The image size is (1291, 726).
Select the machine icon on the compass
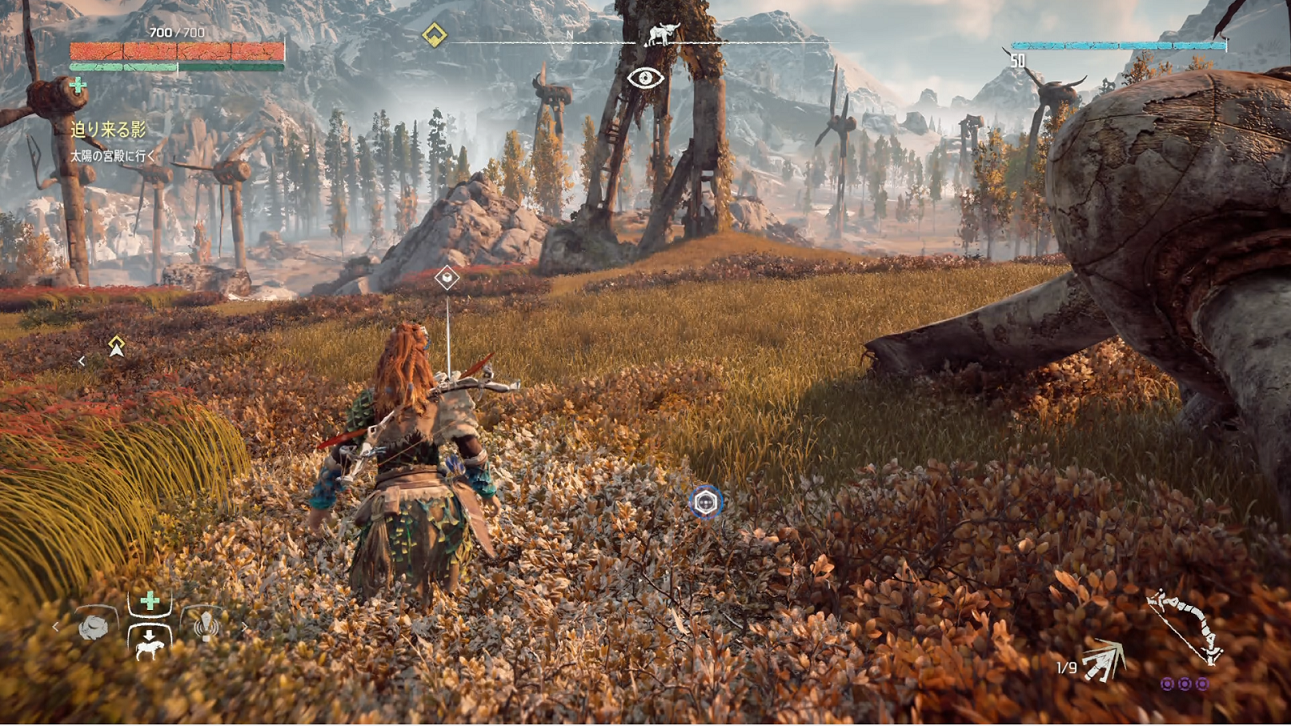point(662,35)
